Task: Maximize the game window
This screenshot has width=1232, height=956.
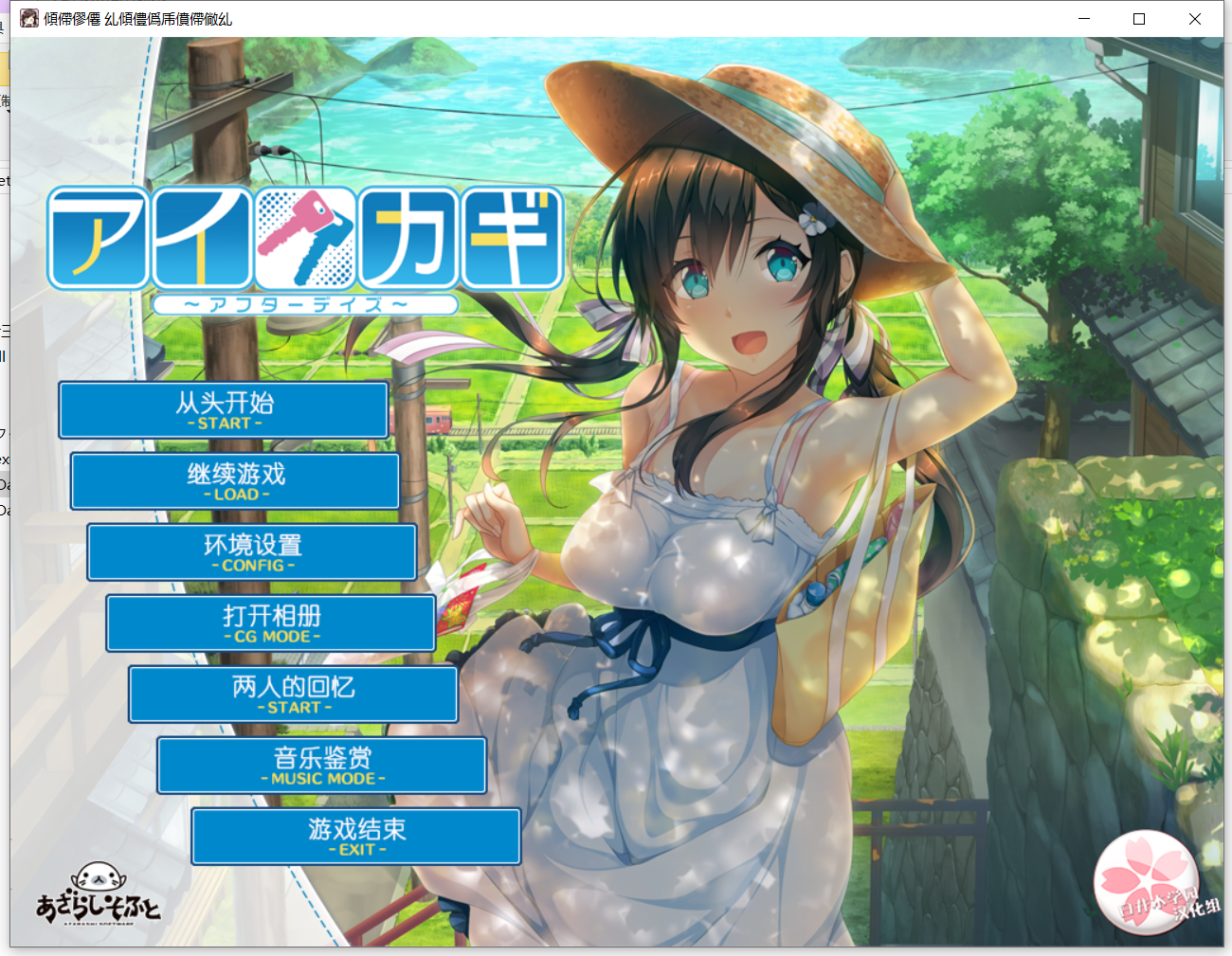Action: [1139, 18]
